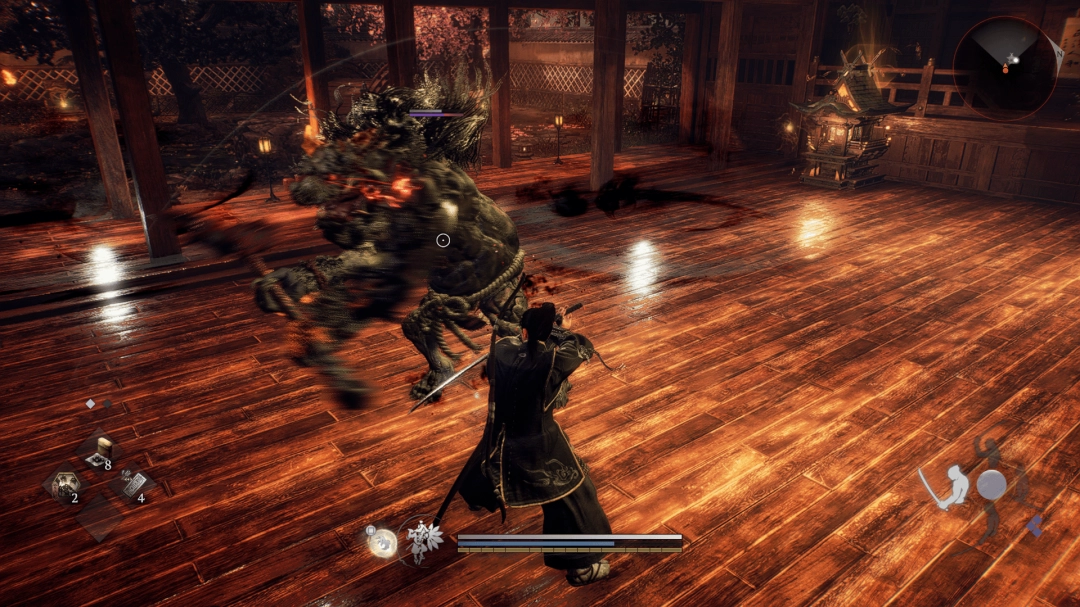Screen dimensions: 1080x607
Task: Select the paper talisman item with count 4
Action: tap(130, 486)
